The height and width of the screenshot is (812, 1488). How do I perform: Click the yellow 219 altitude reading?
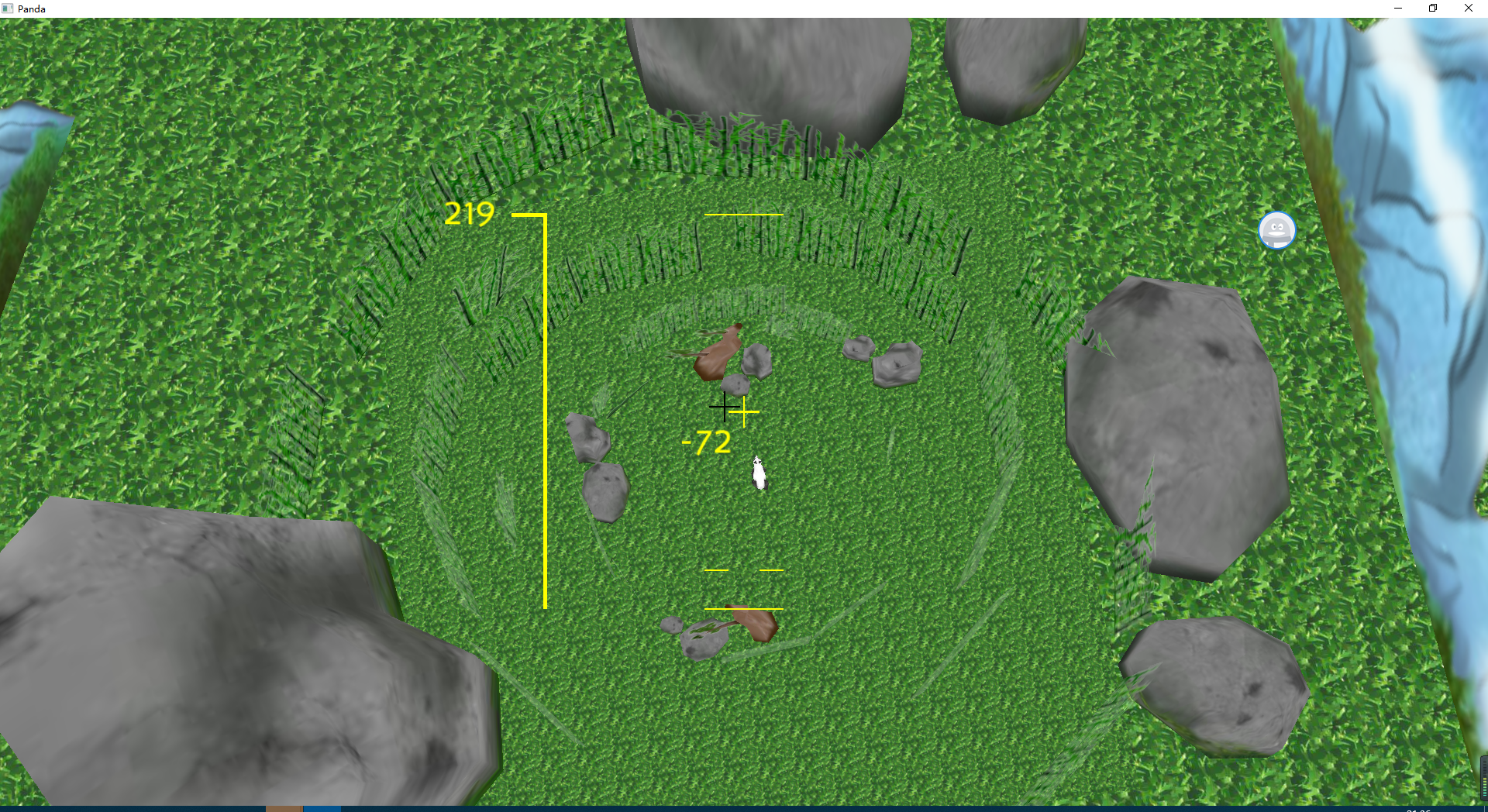tap(469, 215)
